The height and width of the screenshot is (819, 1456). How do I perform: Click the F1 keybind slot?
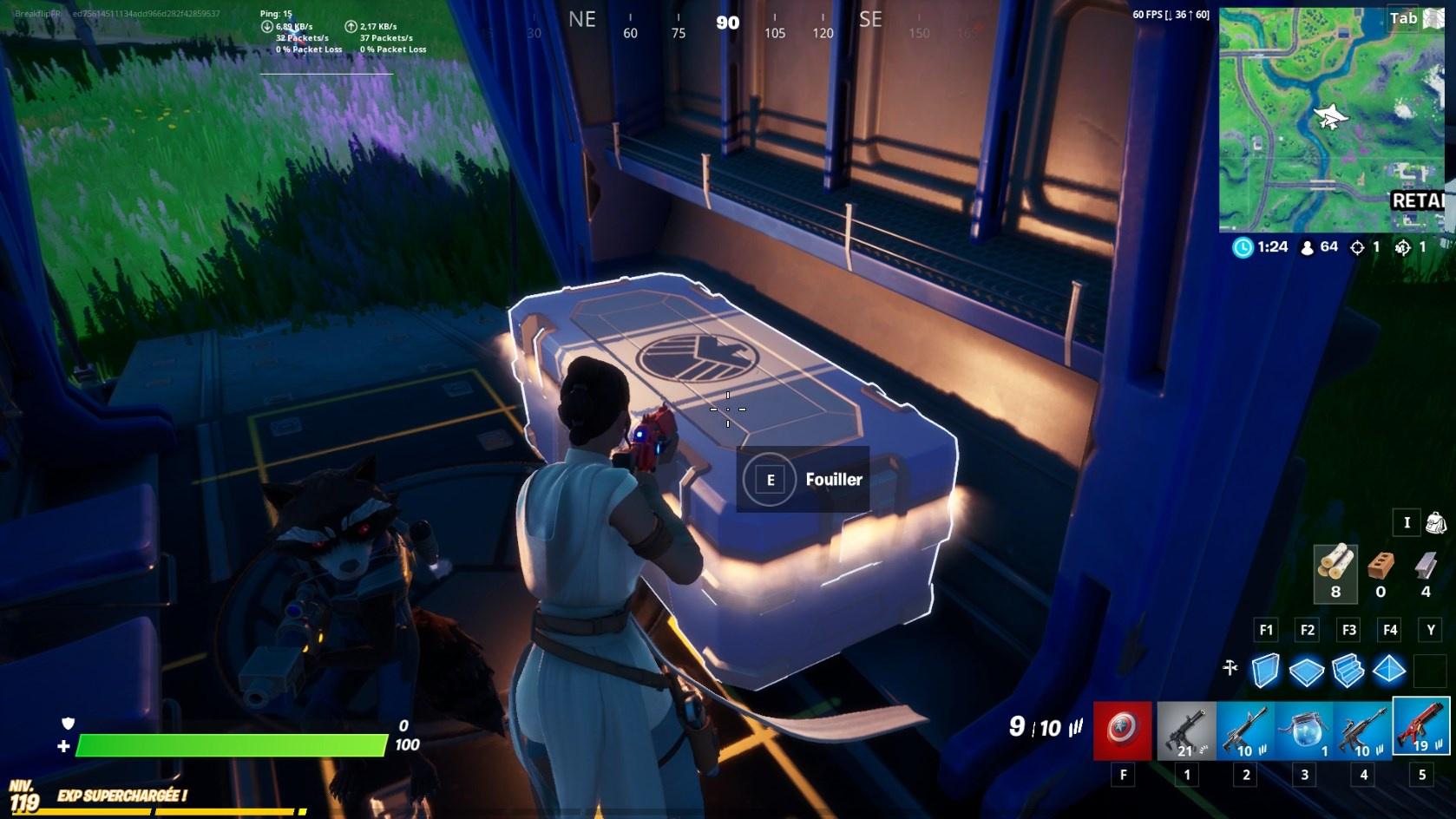1267,630
